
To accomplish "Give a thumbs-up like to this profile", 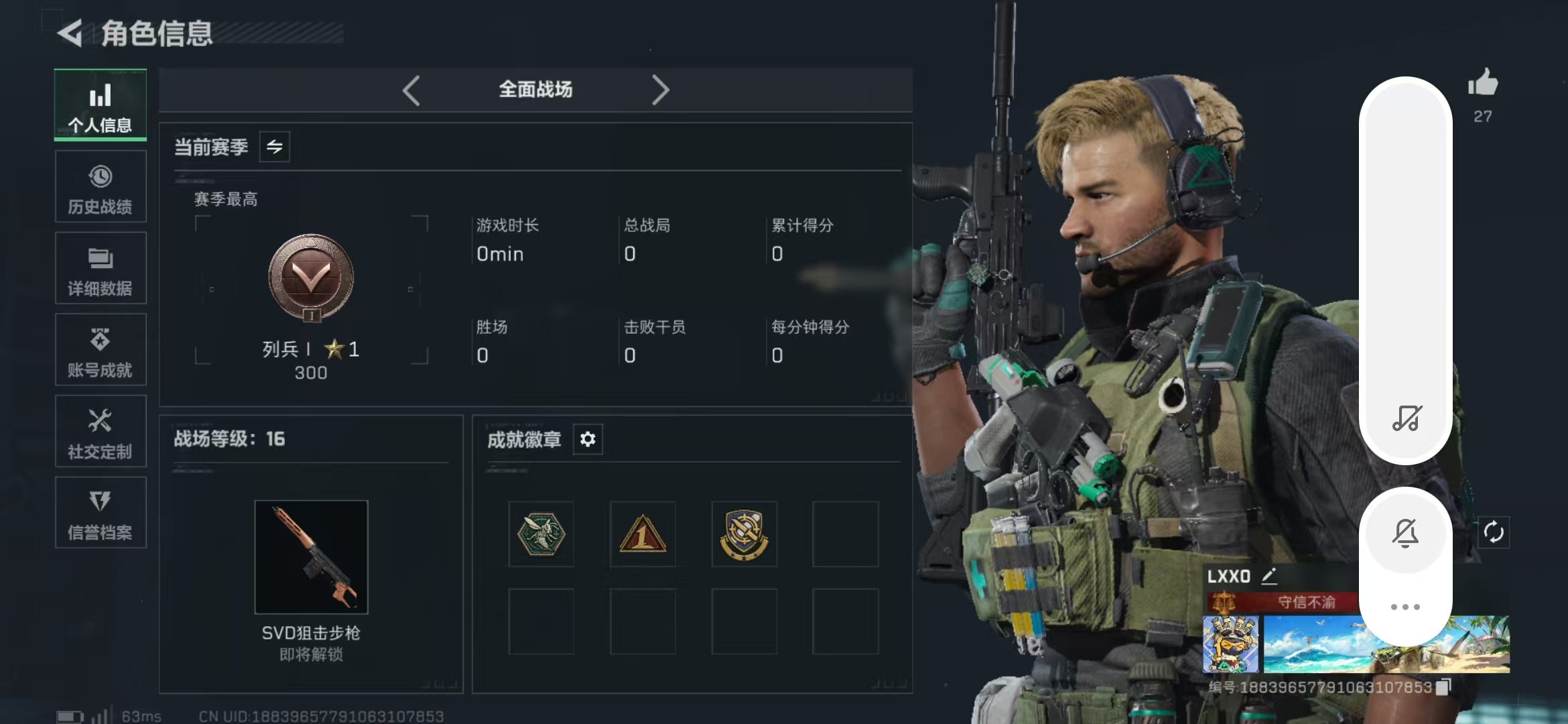I will click(x=1483, y=84).
